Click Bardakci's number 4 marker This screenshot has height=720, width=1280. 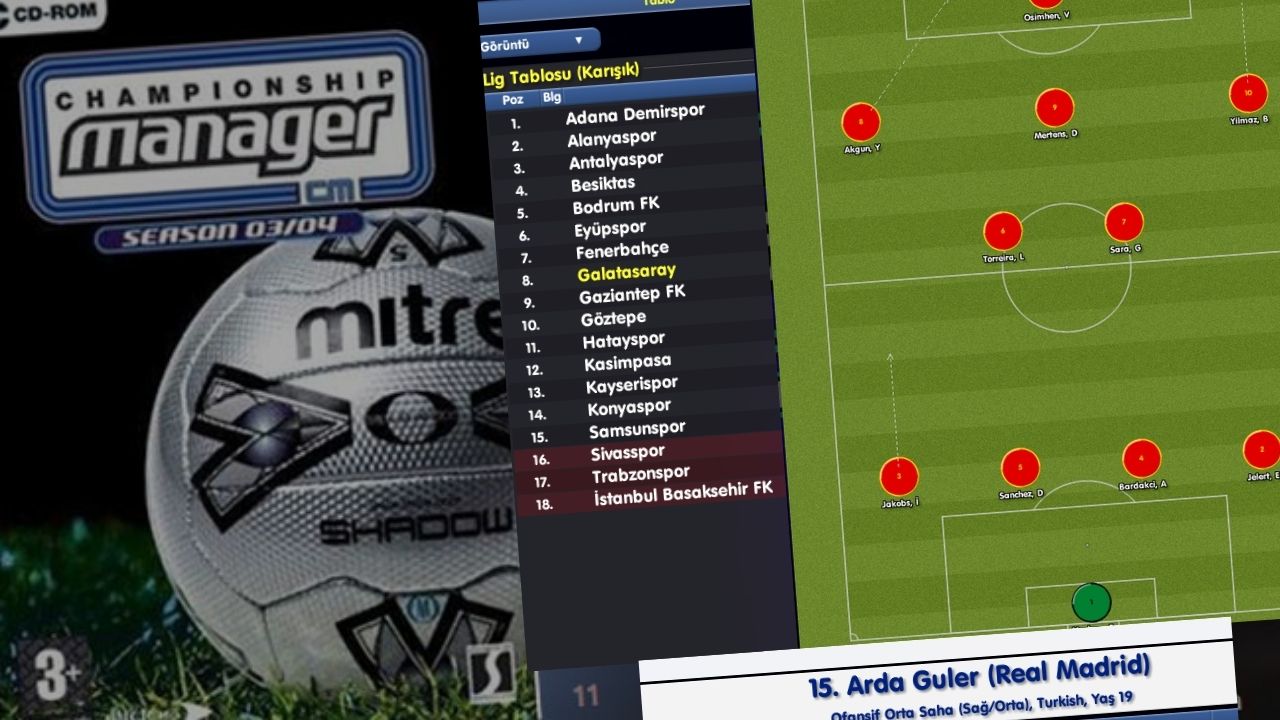(x=1142, y=459)
